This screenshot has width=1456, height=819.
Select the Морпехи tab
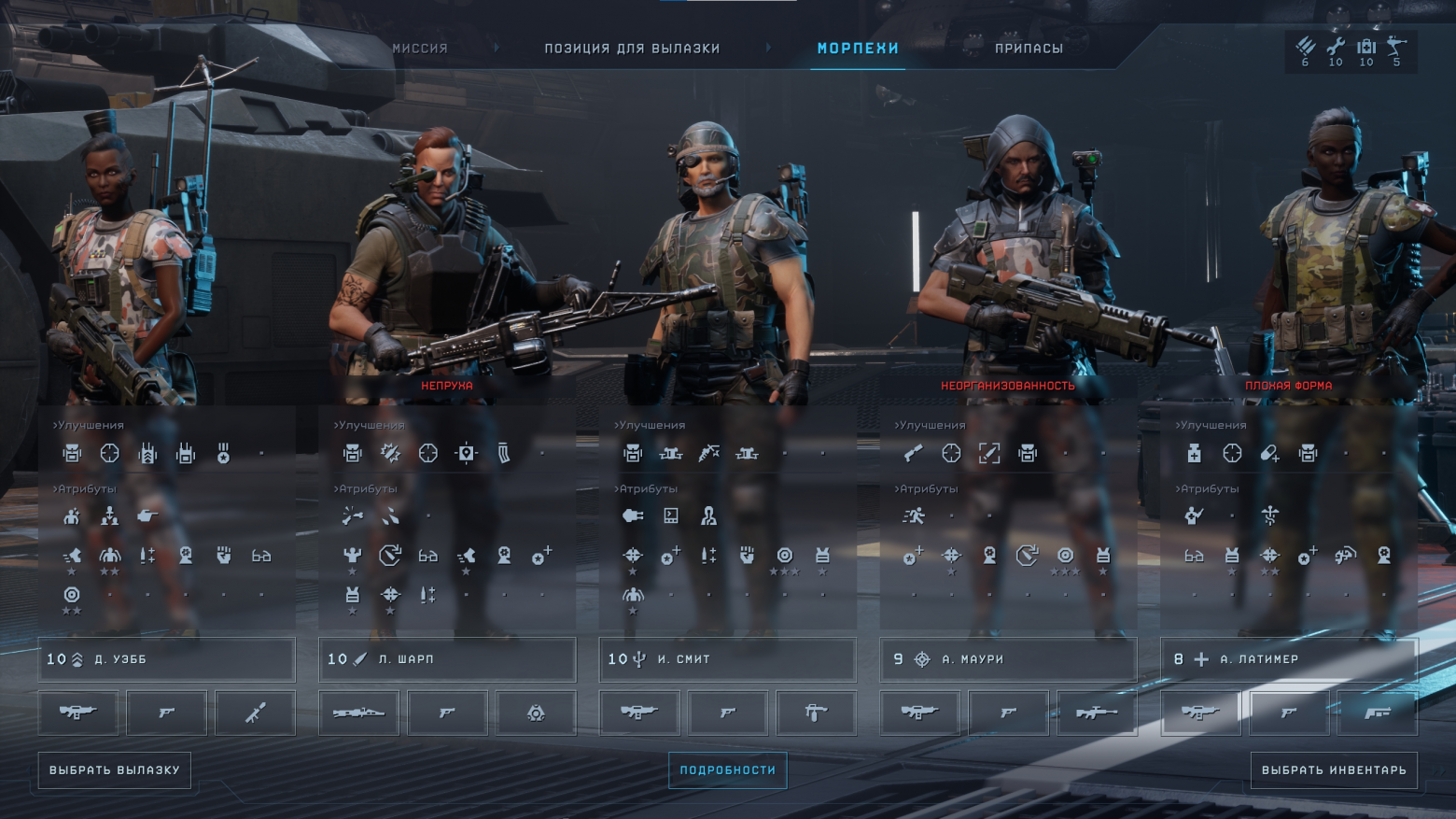pos(858,49)
